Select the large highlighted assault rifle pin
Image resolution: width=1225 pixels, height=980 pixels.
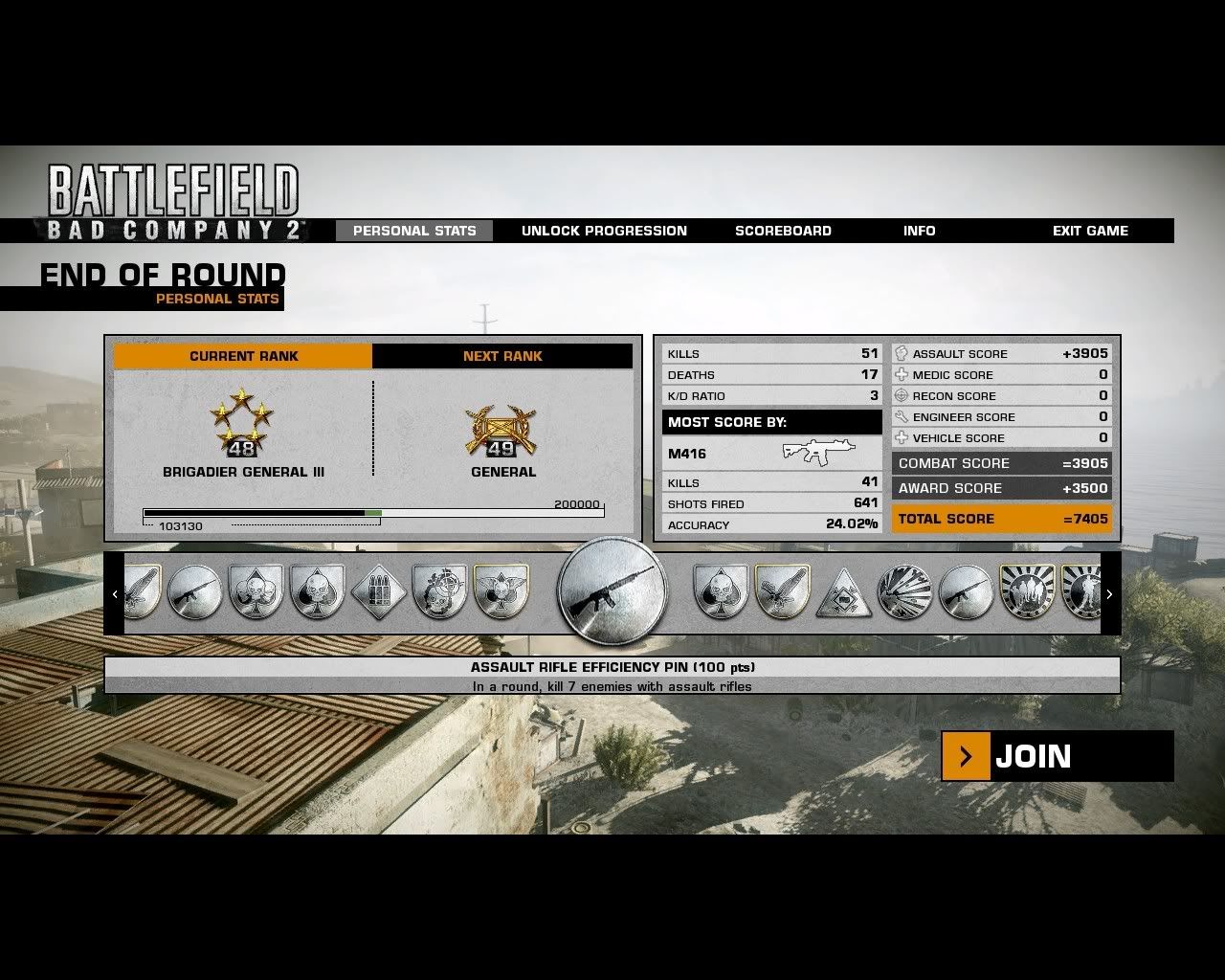tap(612, 592)
